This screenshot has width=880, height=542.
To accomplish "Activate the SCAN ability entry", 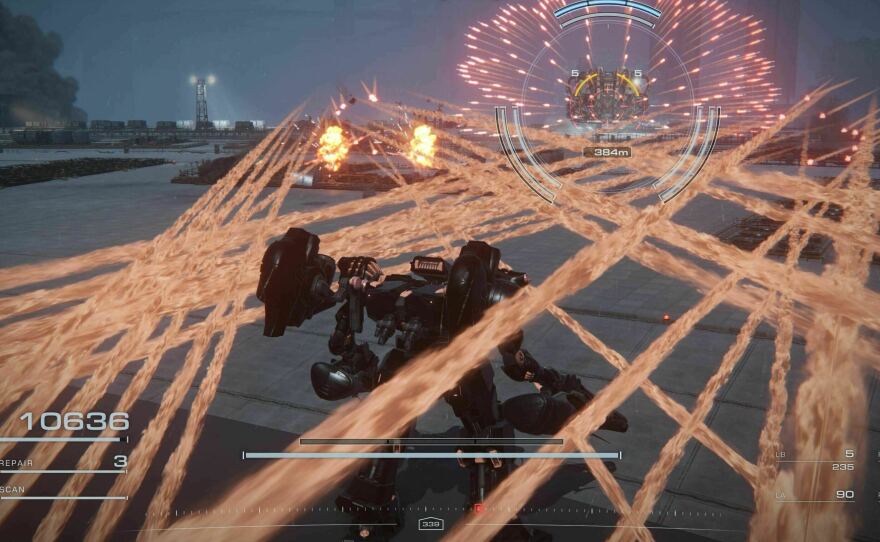I will pos(60,489).
